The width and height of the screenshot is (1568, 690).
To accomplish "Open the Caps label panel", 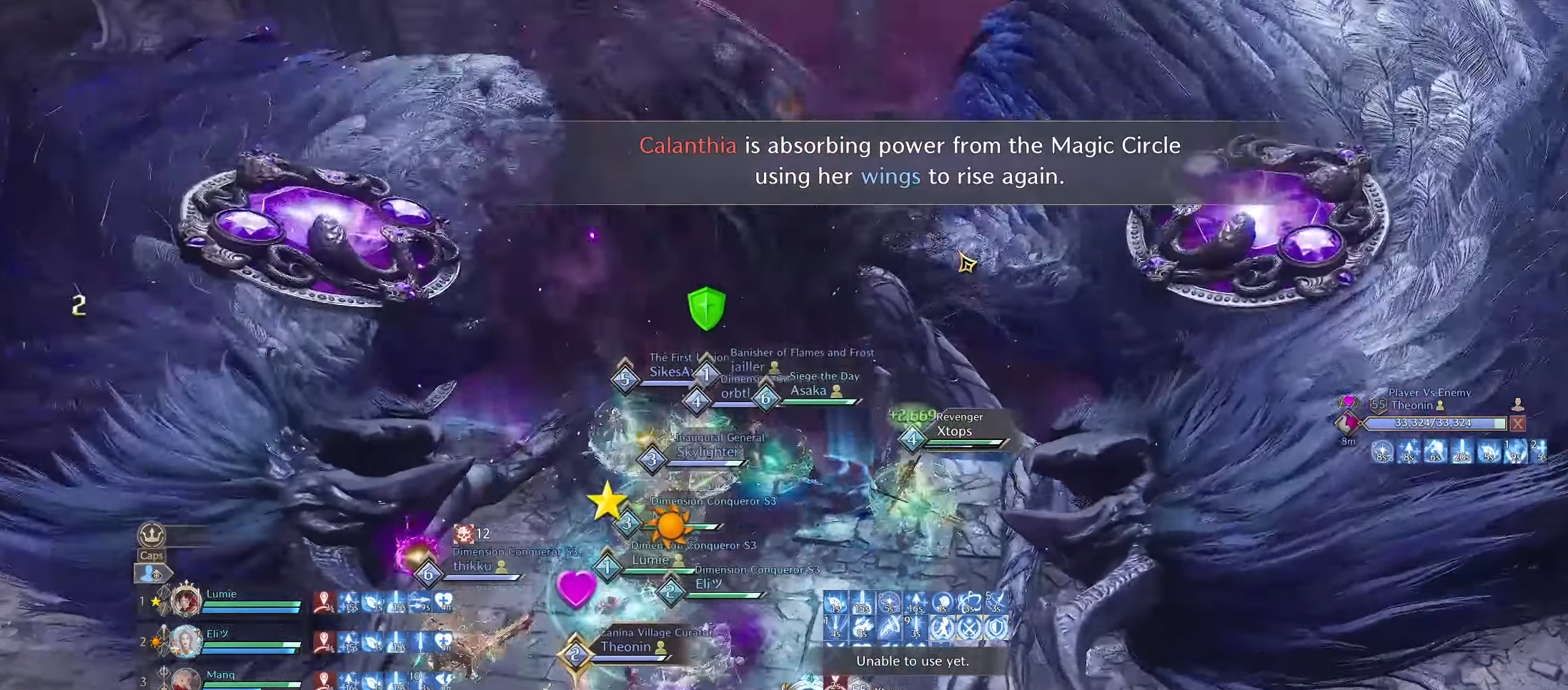I will click(152, 556).
